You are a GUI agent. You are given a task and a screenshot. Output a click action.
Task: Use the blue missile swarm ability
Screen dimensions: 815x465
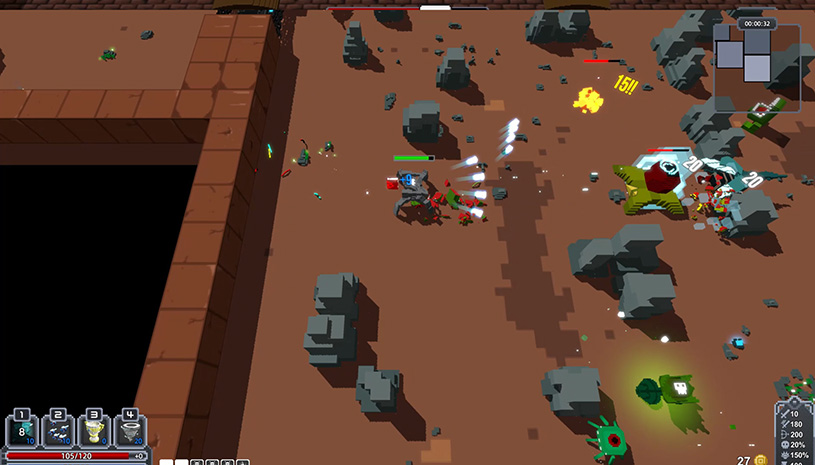point(58,430)
